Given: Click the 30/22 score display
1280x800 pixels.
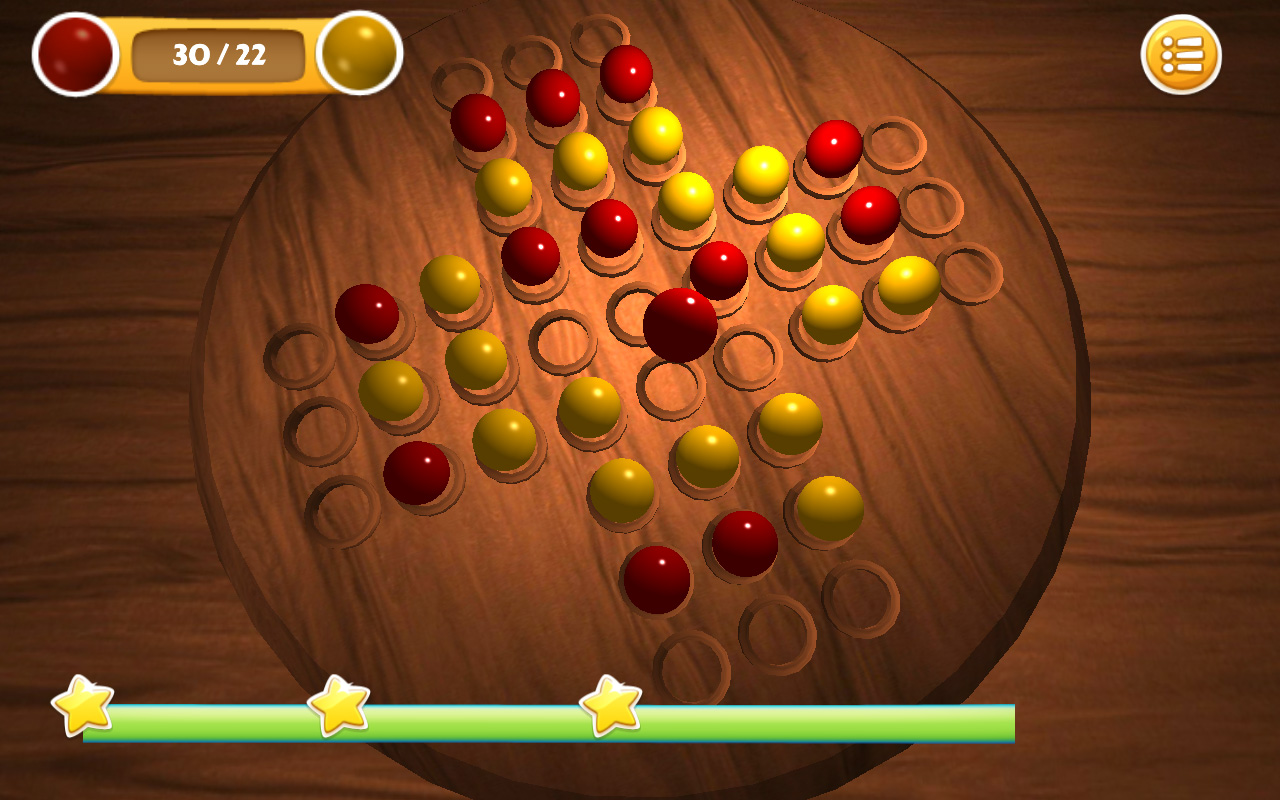Looking at the screenshot, I should (218, 55).
